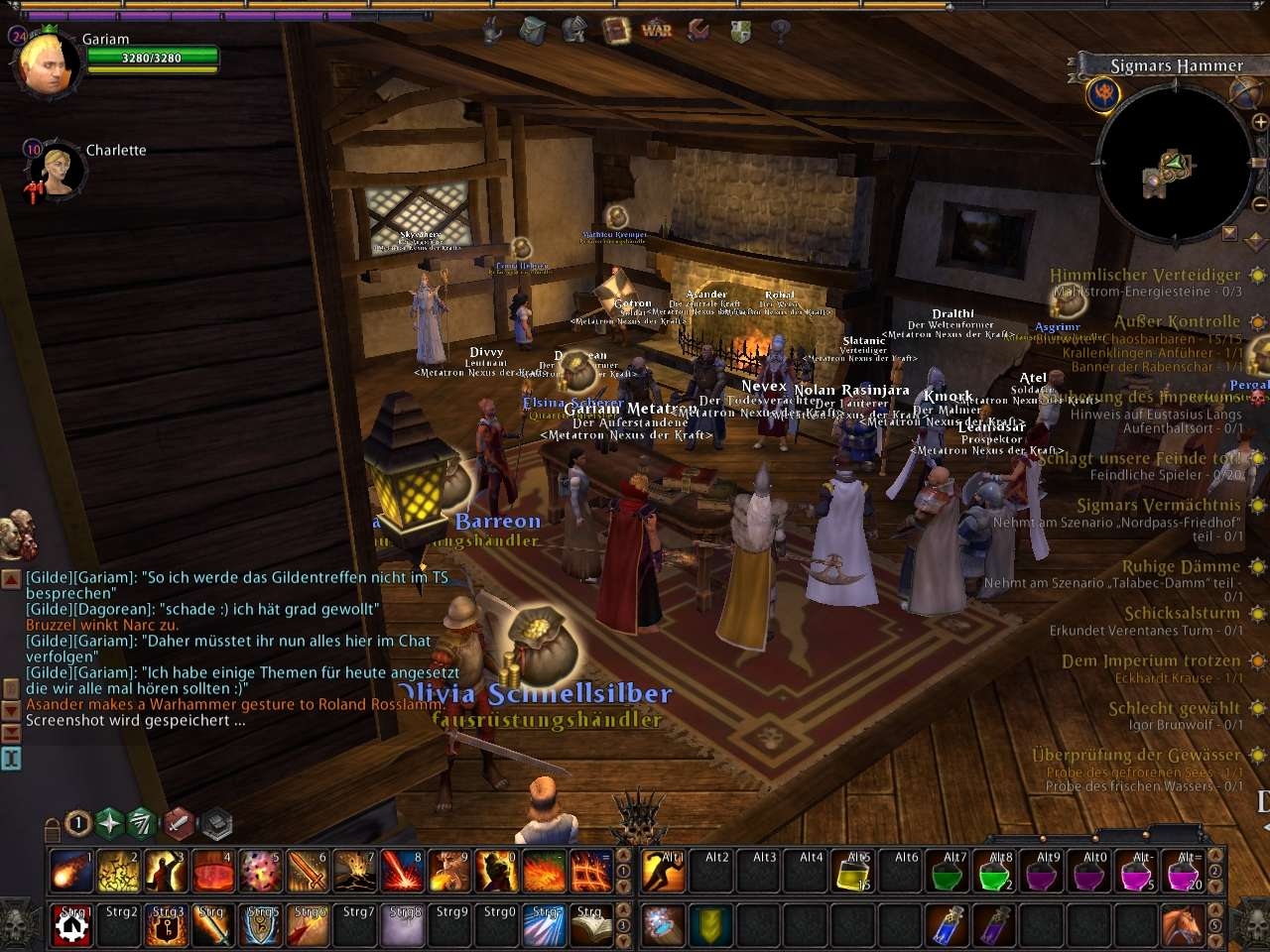Open the WAR menu icon

point(657,30)
